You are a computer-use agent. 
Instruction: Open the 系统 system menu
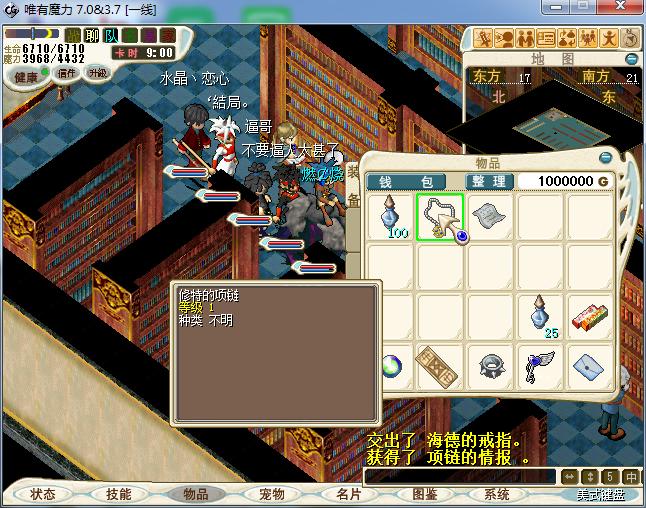496,494
